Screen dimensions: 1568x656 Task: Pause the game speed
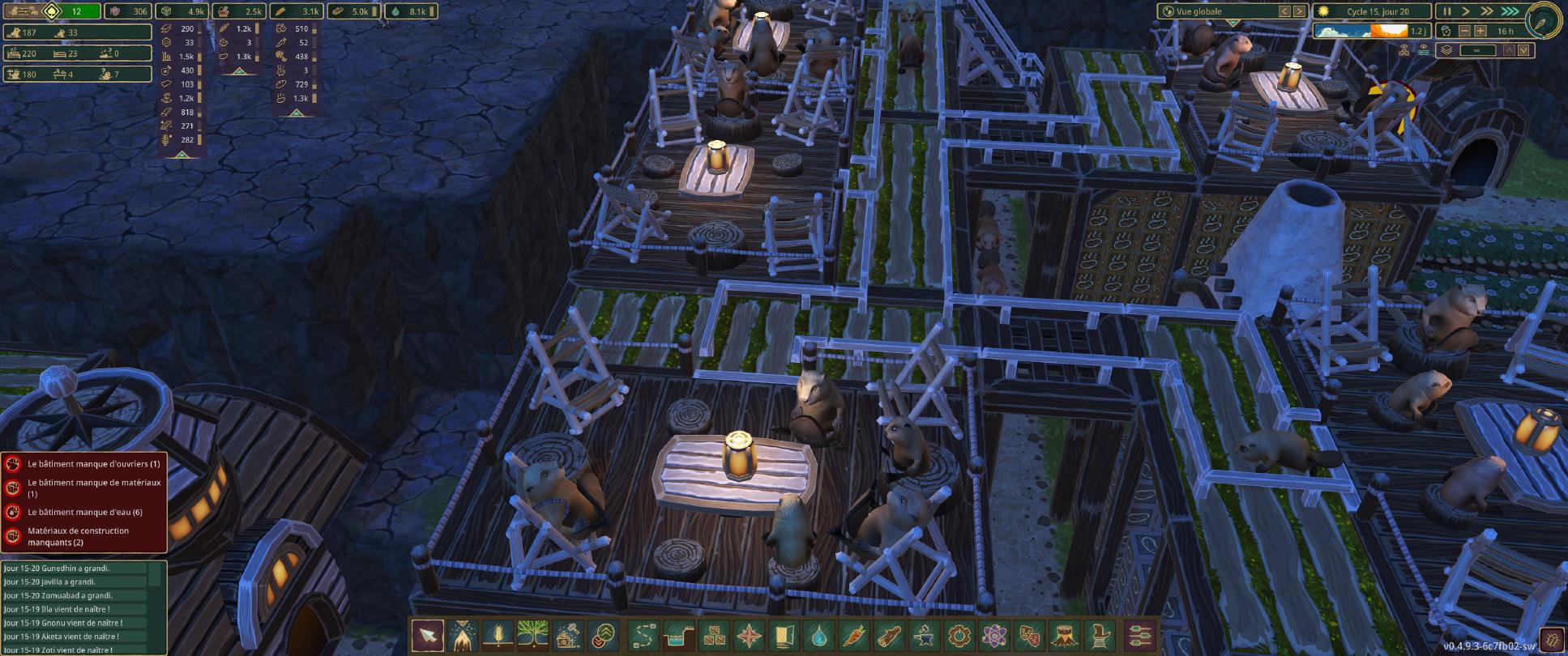click(1447, 11)
